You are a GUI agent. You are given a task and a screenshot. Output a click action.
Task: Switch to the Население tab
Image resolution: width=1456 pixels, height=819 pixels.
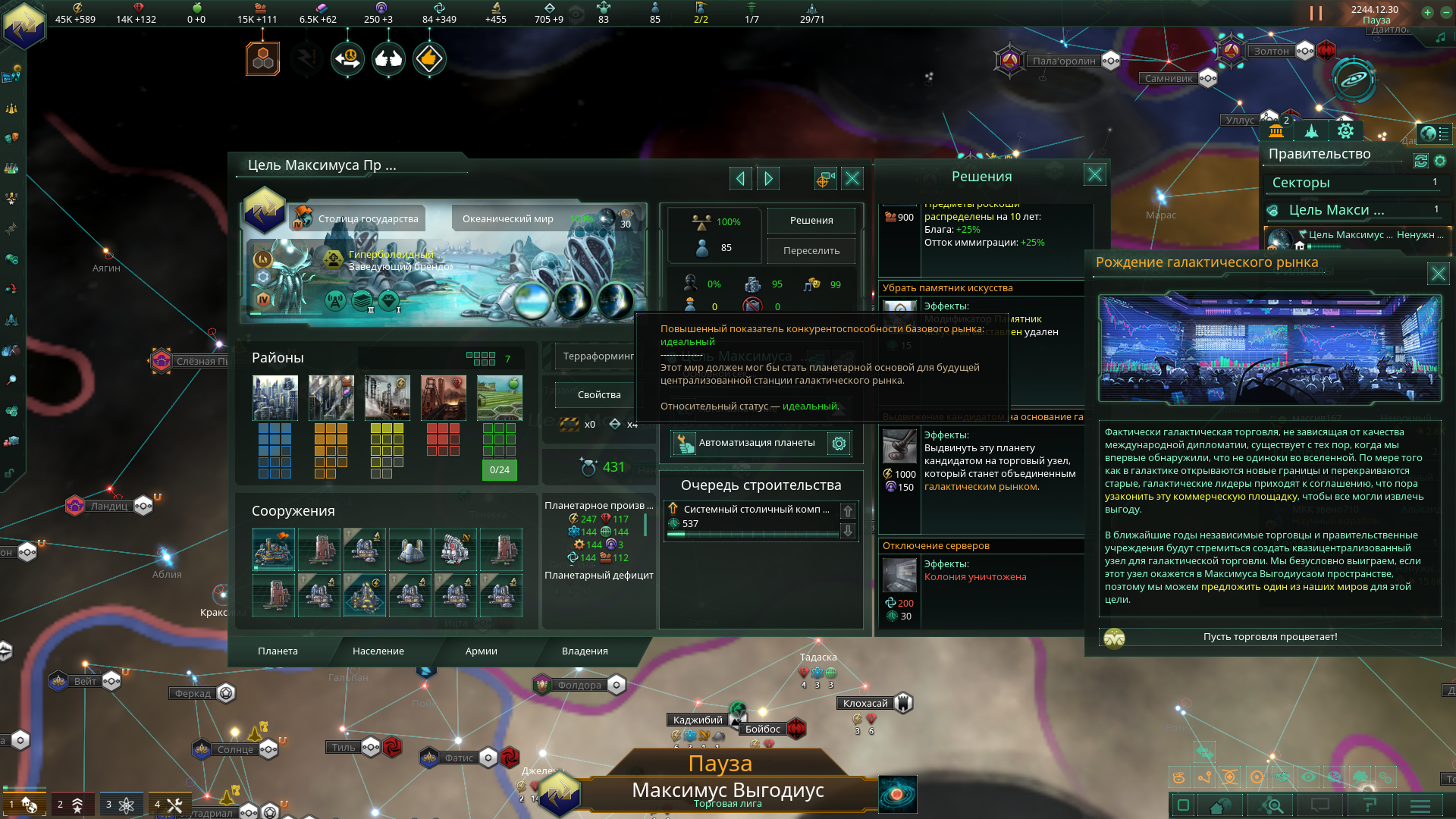pyautogui.click(x=378, y=651)
